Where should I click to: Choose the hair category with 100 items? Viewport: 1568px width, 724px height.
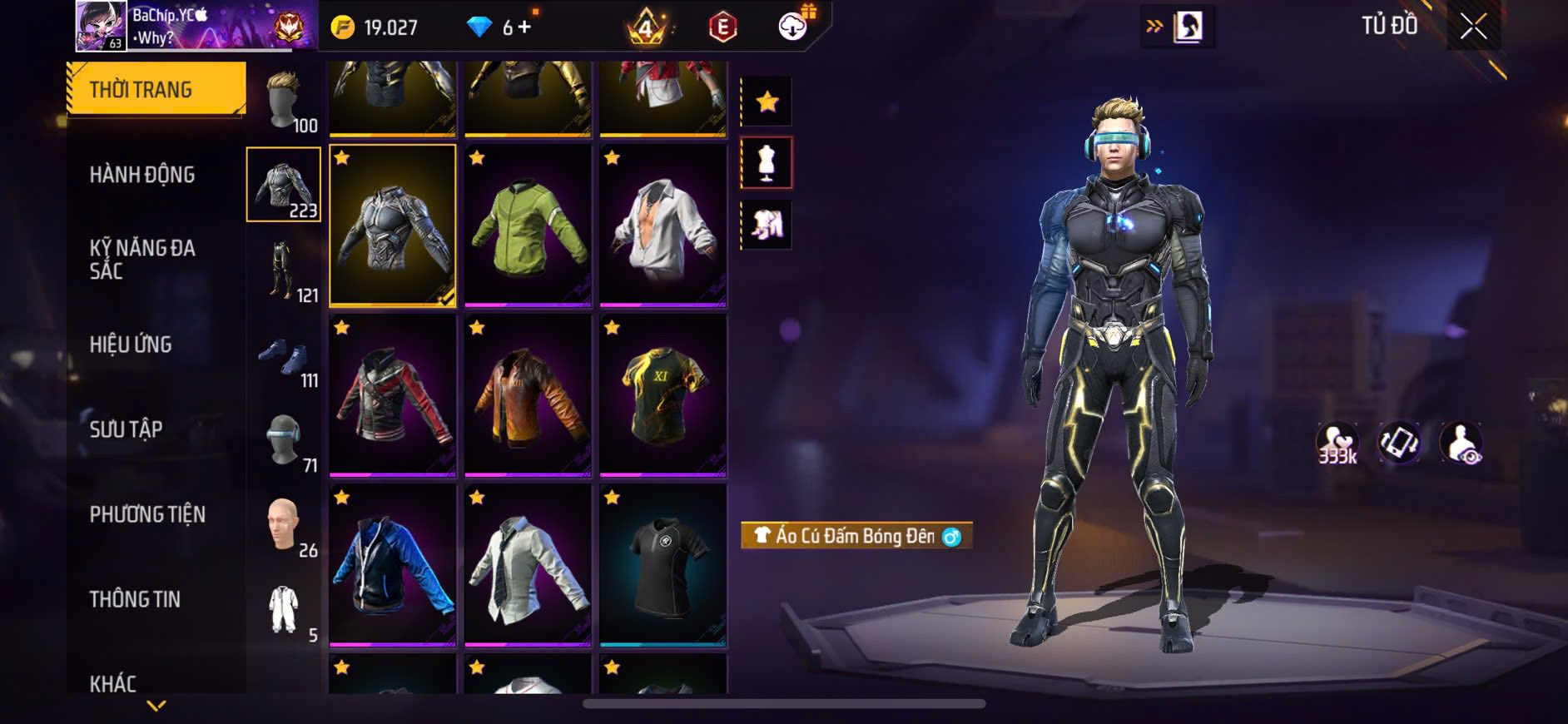285,102
